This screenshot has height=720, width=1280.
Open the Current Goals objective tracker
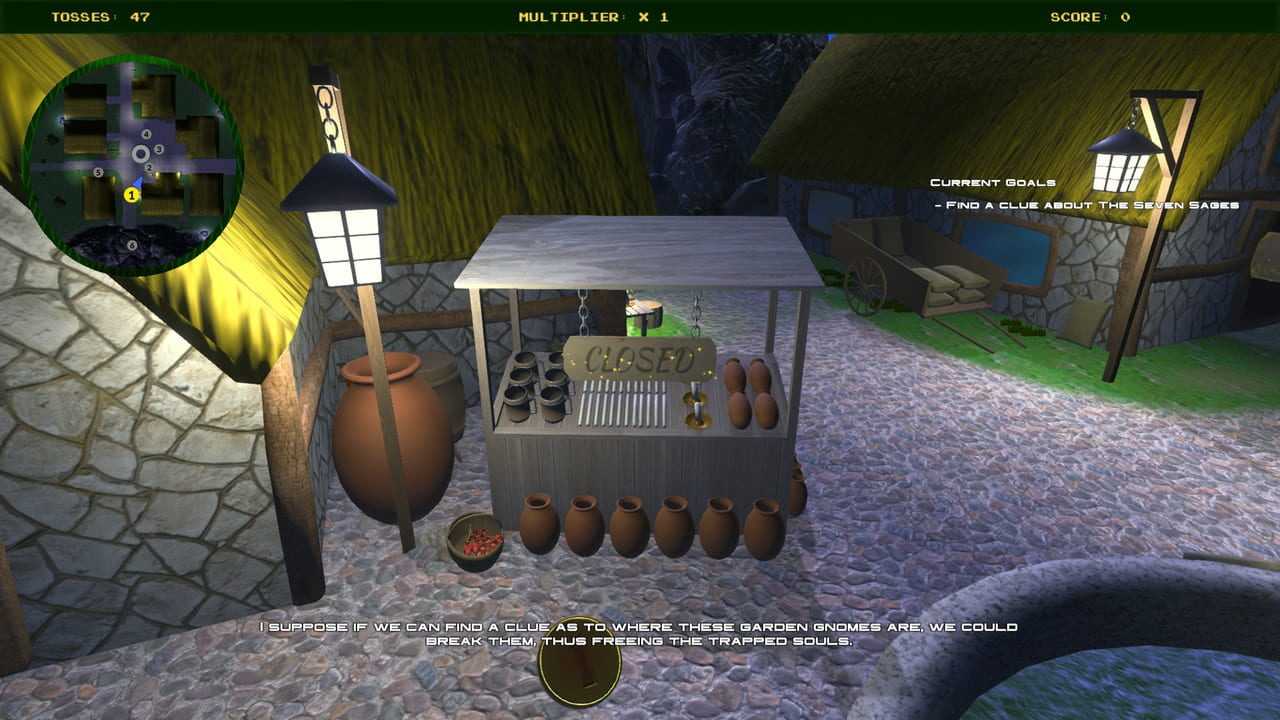tap(992, 183)
